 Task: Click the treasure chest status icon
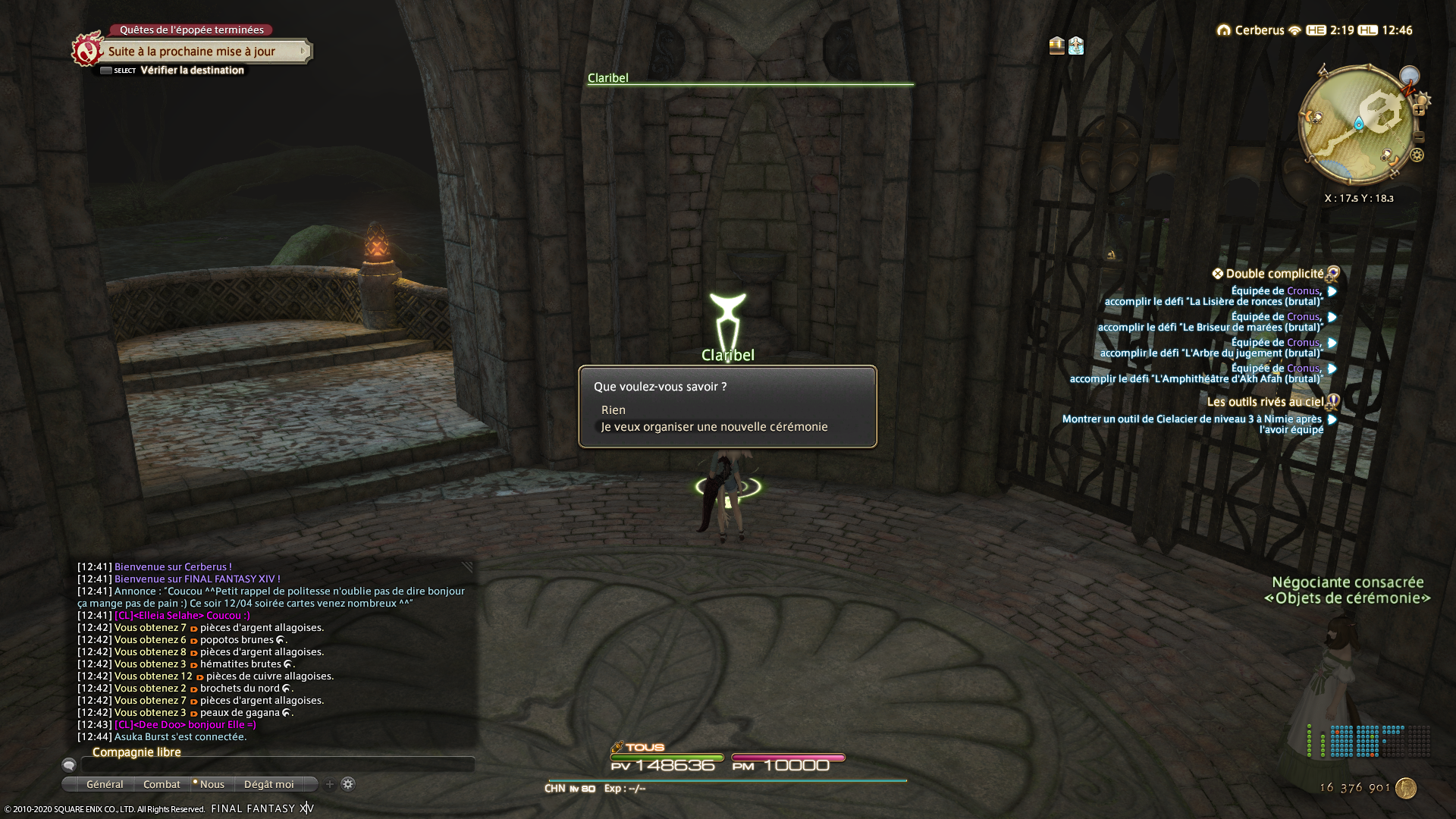pos(1056,45)
